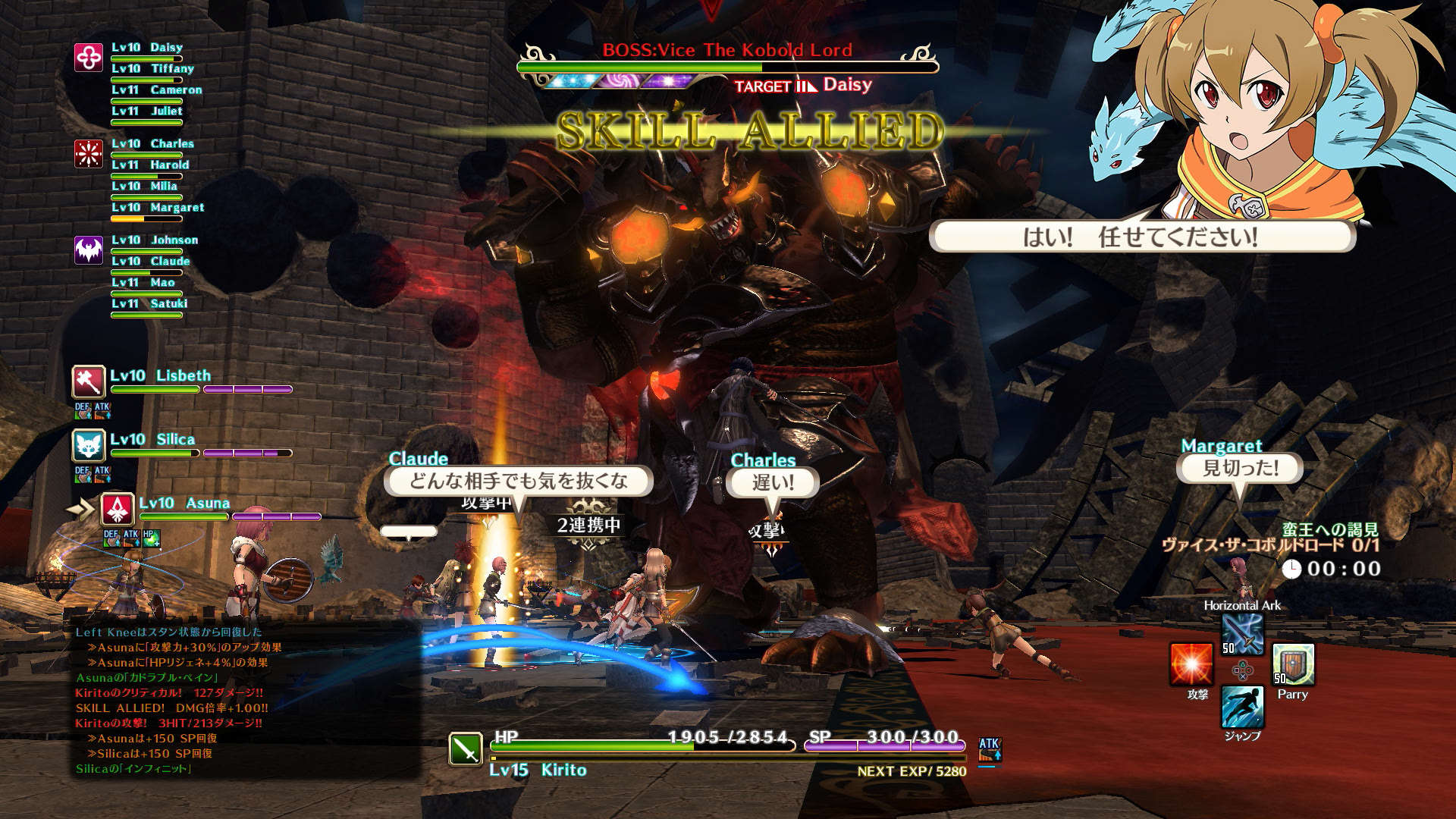Viewport: 1456px width, 819px height.
Task: Activate the Horizontal Ark sword skill icon
Action: coord(1242,634)
